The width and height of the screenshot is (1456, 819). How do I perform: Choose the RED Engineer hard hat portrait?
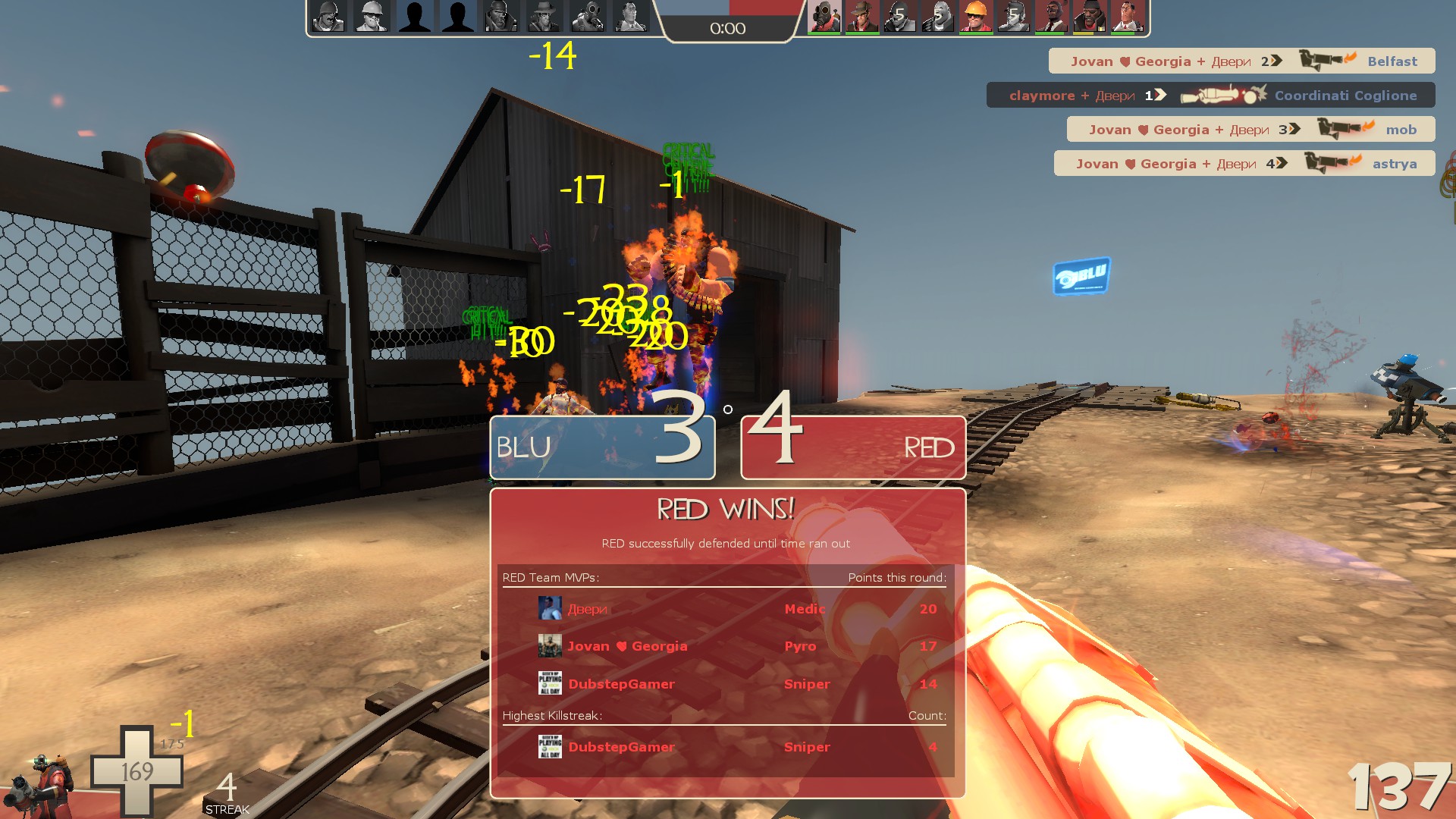(975, 16)
